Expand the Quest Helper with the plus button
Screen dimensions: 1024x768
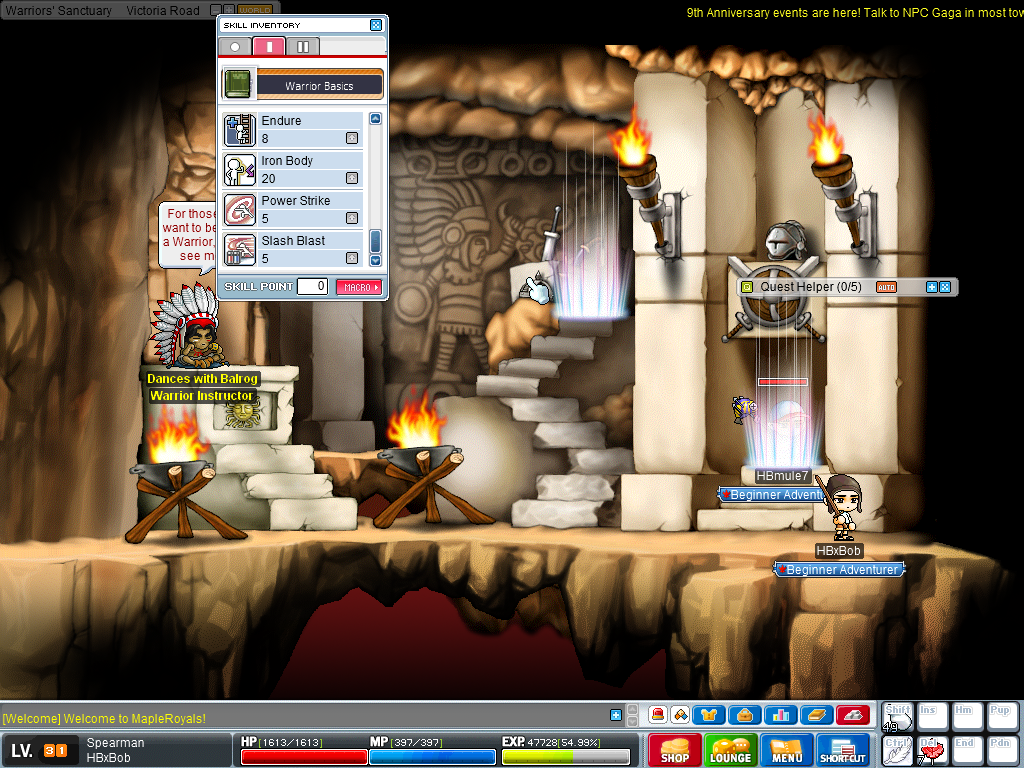point(932,287)
